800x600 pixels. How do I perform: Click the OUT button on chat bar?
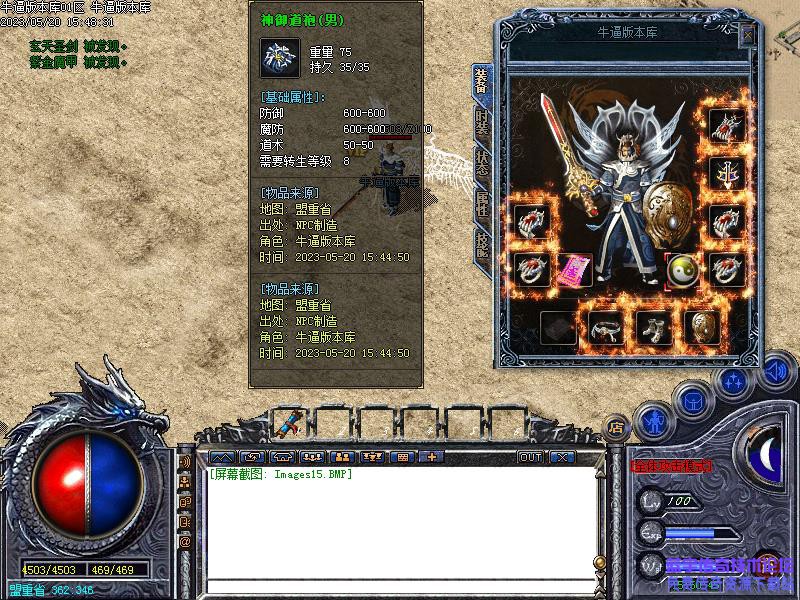[530, 457]
